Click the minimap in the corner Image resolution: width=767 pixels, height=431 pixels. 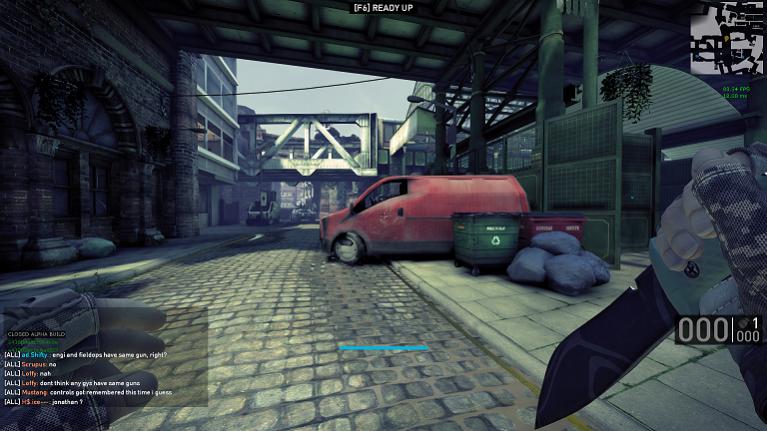coord(727,40)
